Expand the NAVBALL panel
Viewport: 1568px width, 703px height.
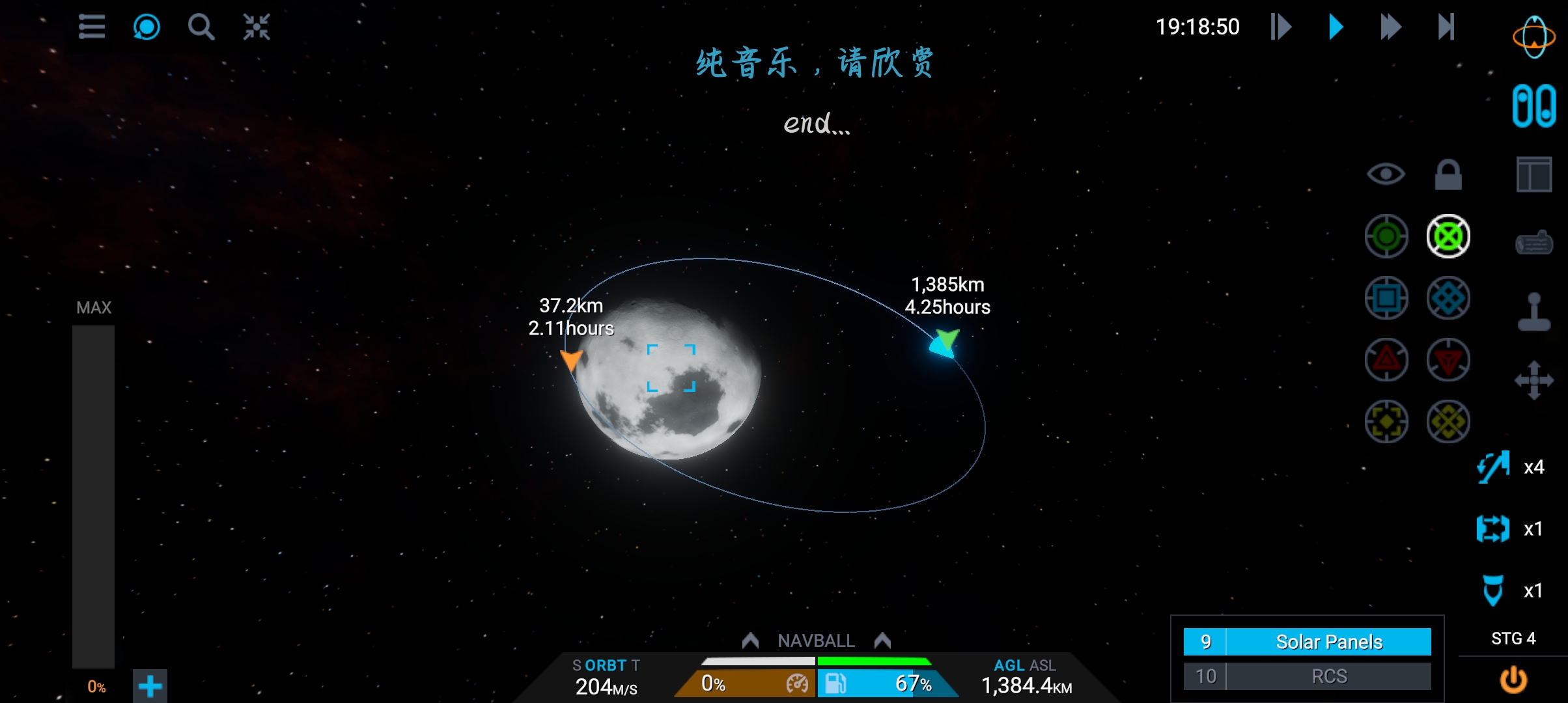816,641
